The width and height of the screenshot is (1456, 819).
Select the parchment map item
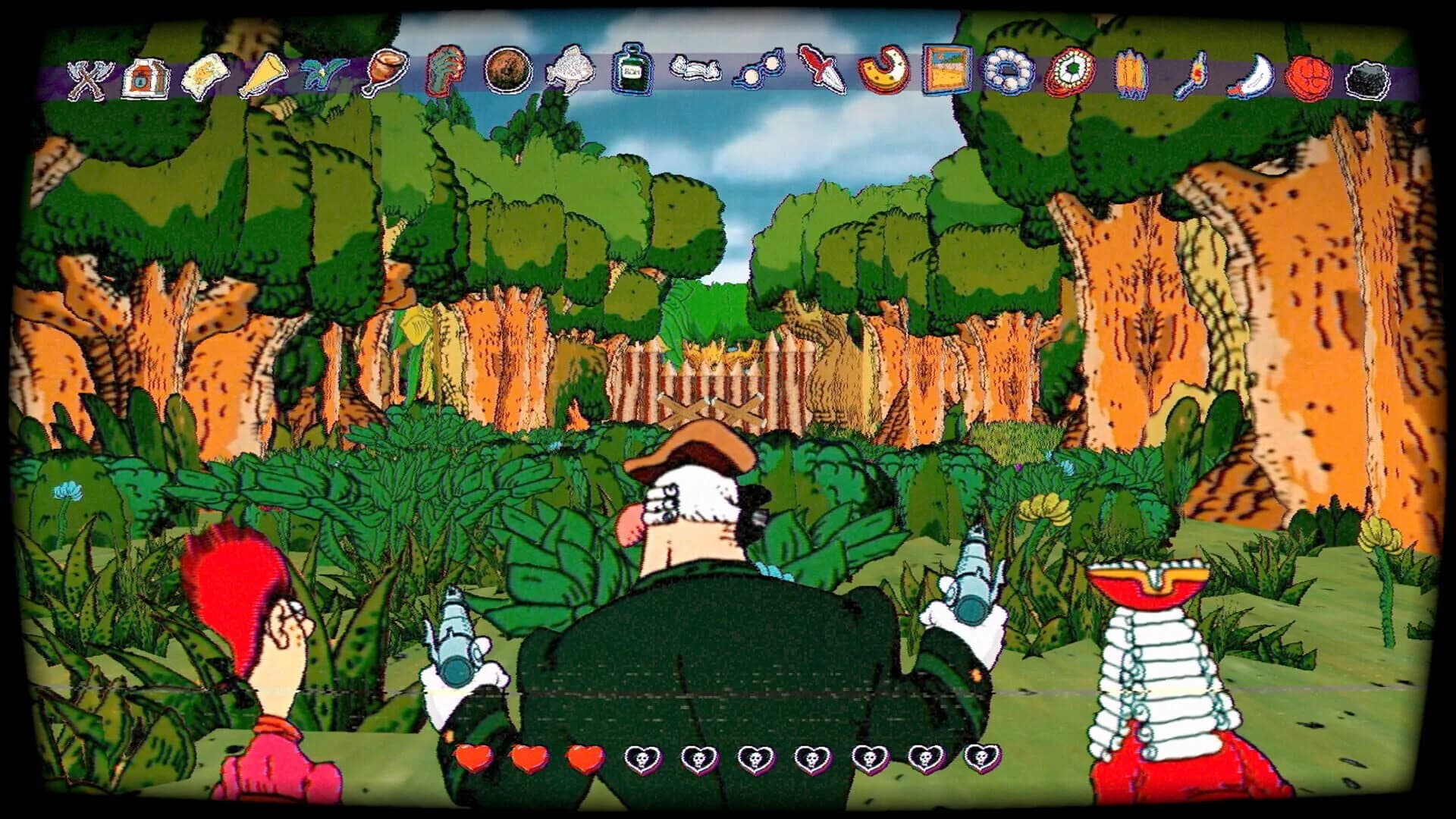[209, 74]
